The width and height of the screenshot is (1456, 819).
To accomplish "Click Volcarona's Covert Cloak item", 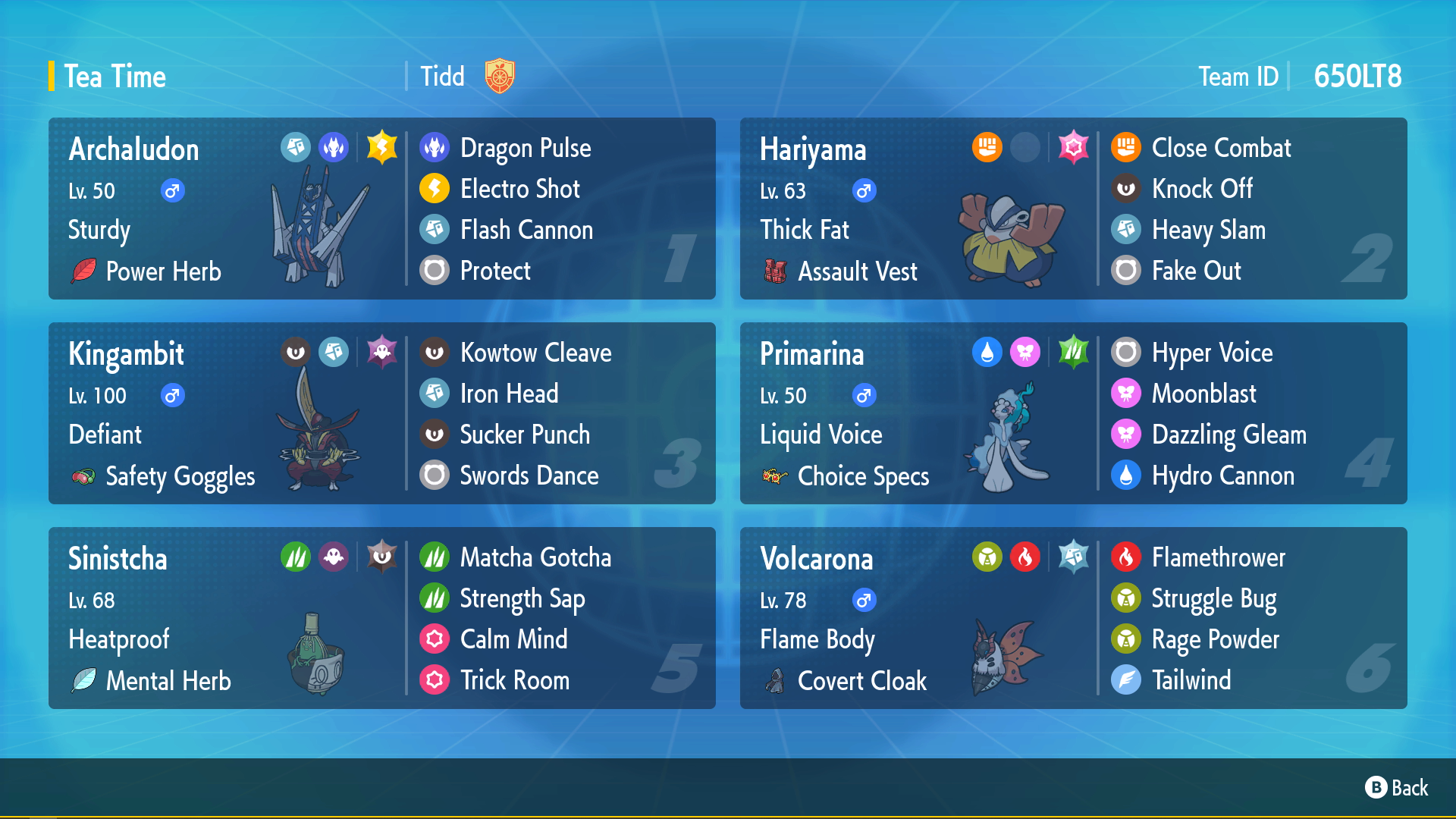I will coord(861,681).
